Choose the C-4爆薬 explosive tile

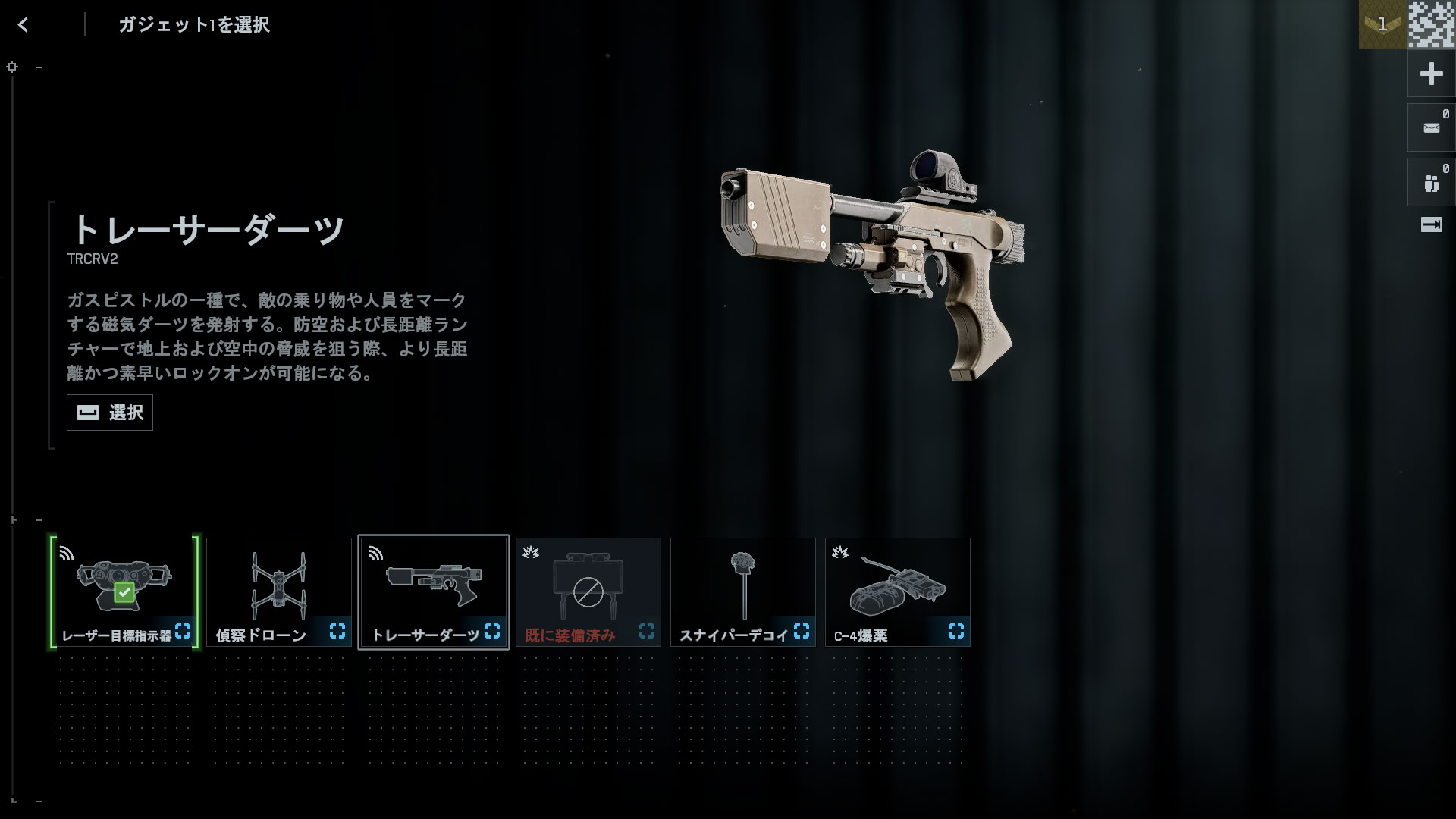(x=898, y=592)
